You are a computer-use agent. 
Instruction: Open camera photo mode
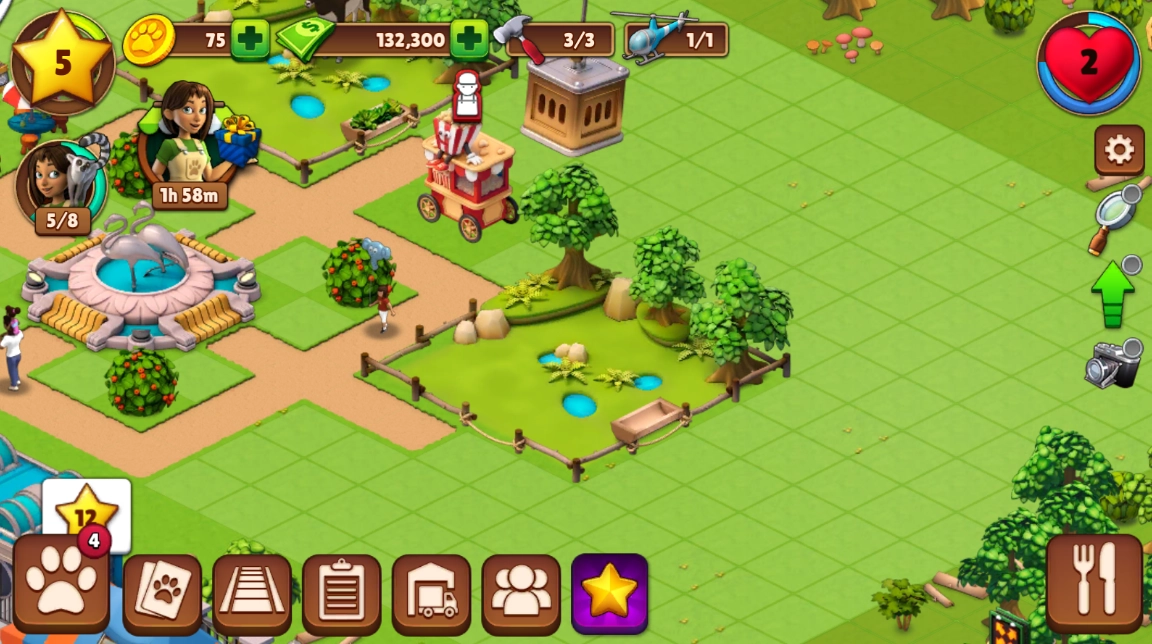(x=1113, y=365)
